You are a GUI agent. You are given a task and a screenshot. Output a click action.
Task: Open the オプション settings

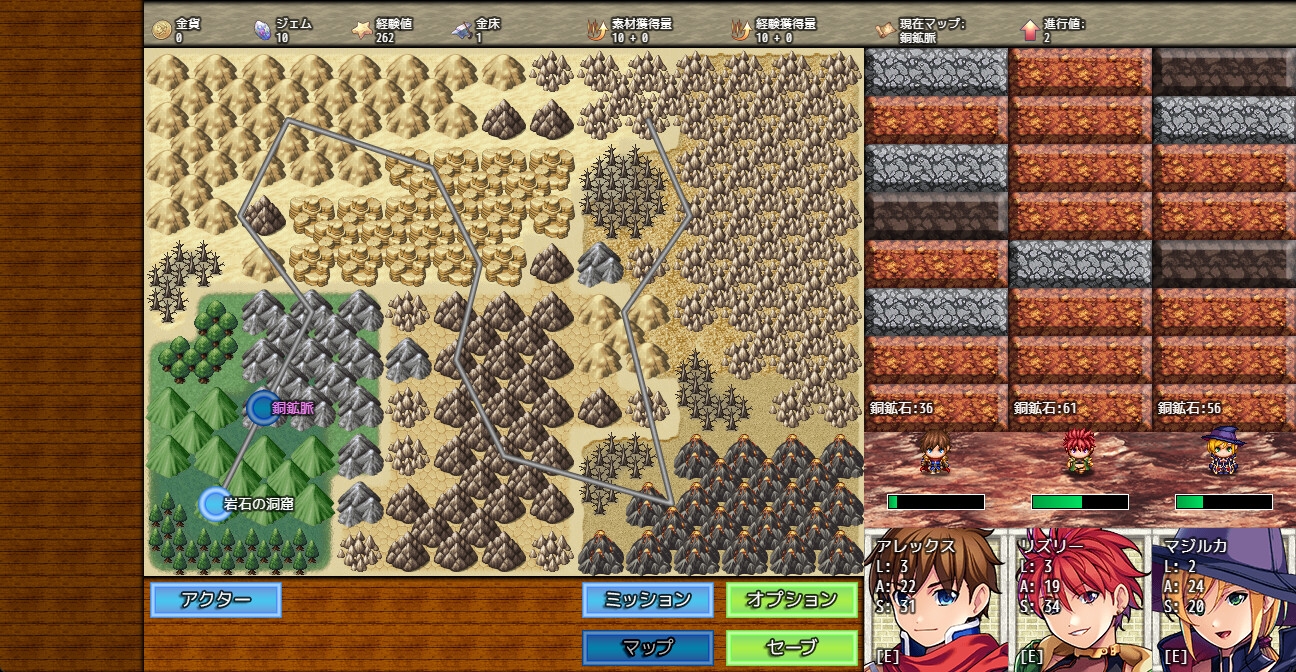pos(792,600)
